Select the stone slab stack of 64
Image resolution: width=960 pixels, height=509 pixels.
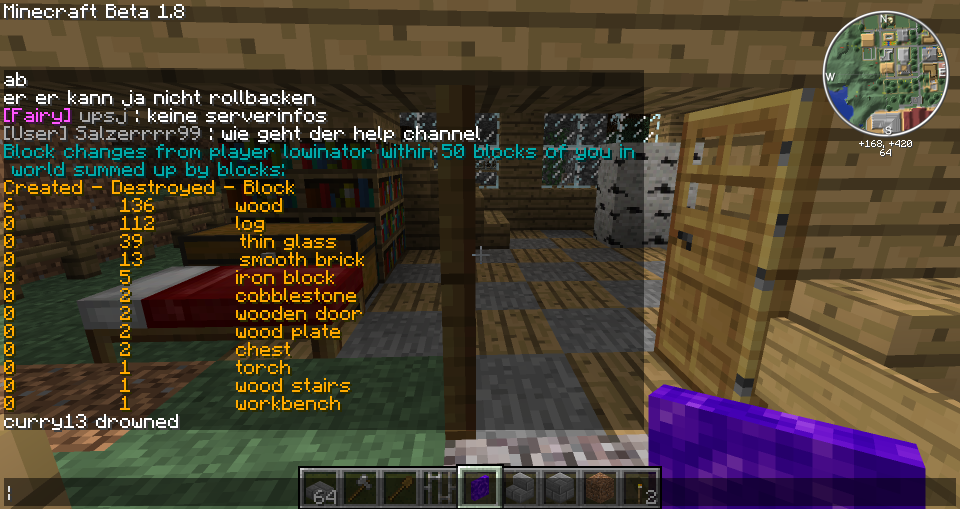[319, 487]
